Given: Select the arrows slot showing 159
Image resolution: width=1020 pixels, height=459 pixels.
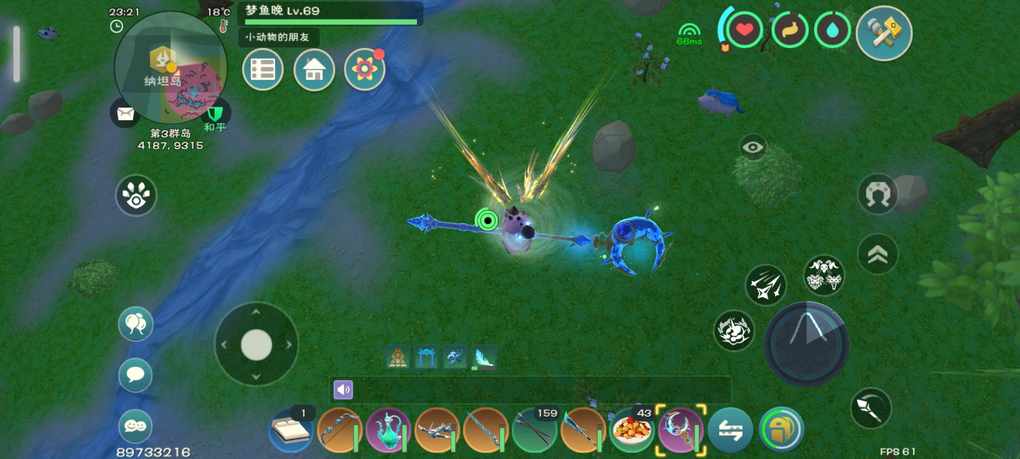Looking at the screenshot, I should pos(535,431).
